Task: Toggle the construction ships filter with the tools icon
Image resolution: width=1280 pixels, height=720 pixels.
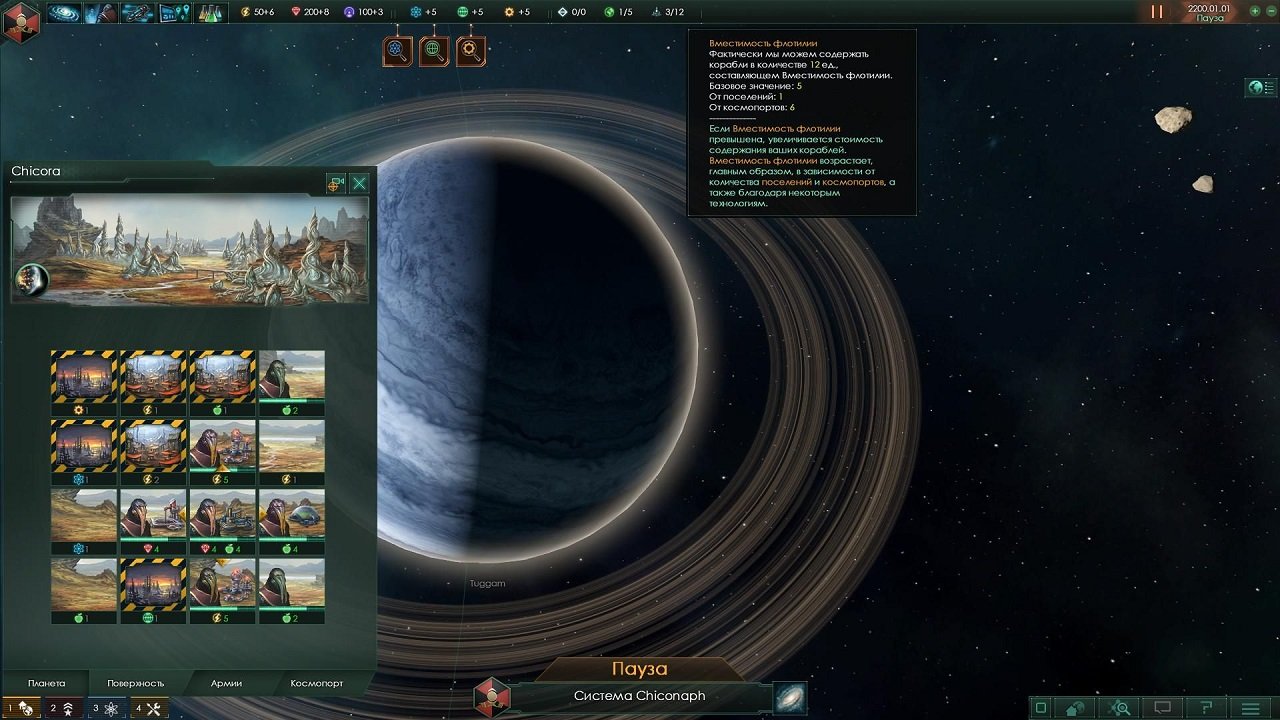Action: pos(148,708)
